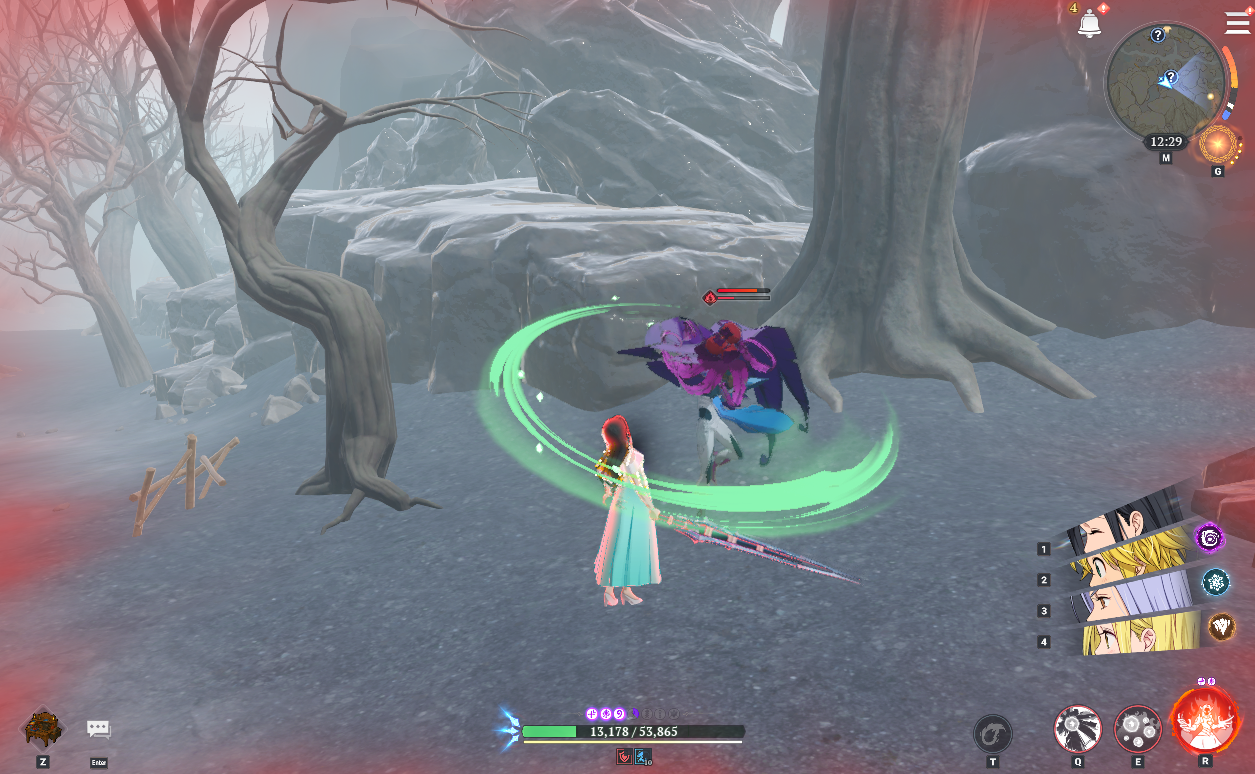
Task: Open the mount creature icon
Action: 43,729
